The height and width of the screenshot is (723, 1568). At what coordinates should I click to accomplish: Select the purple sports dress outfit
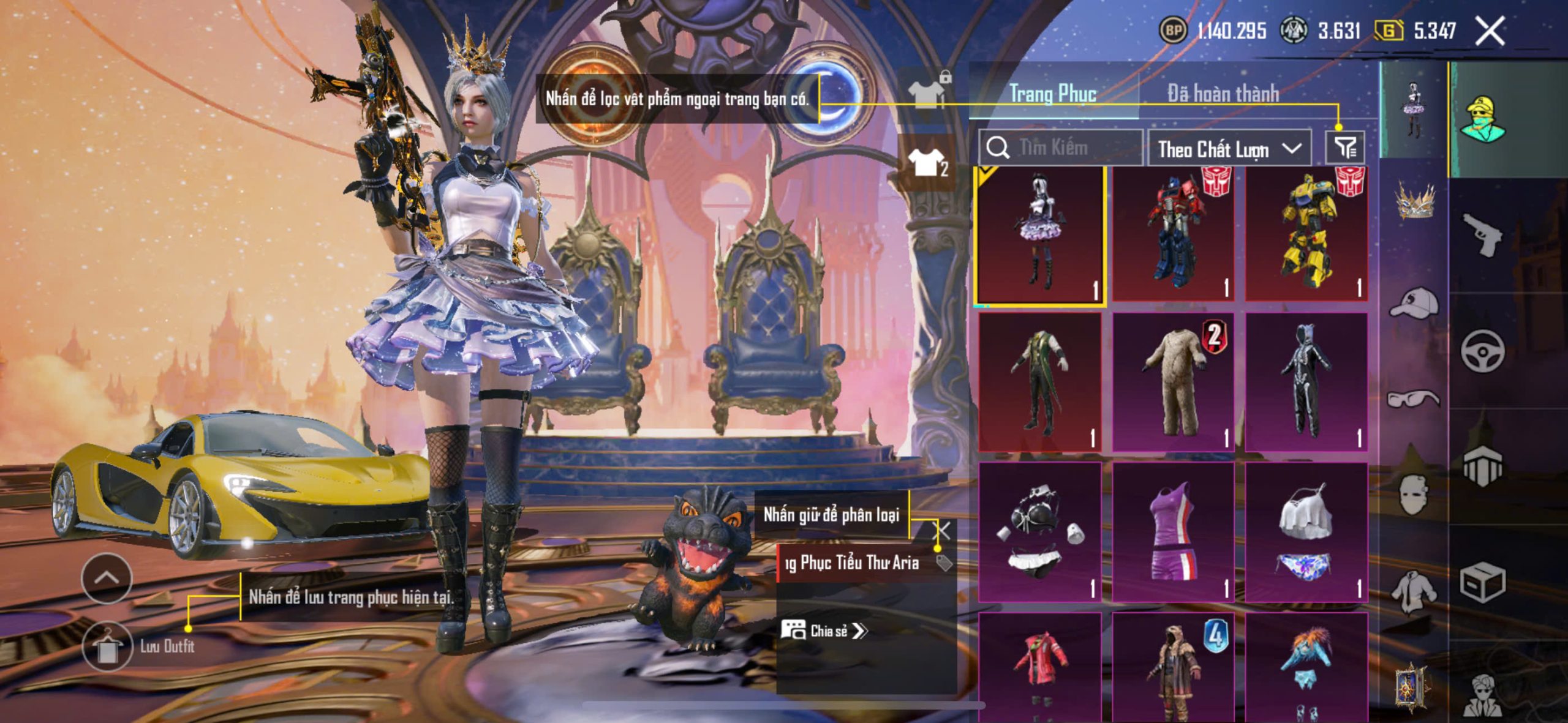coord(1172,531)
